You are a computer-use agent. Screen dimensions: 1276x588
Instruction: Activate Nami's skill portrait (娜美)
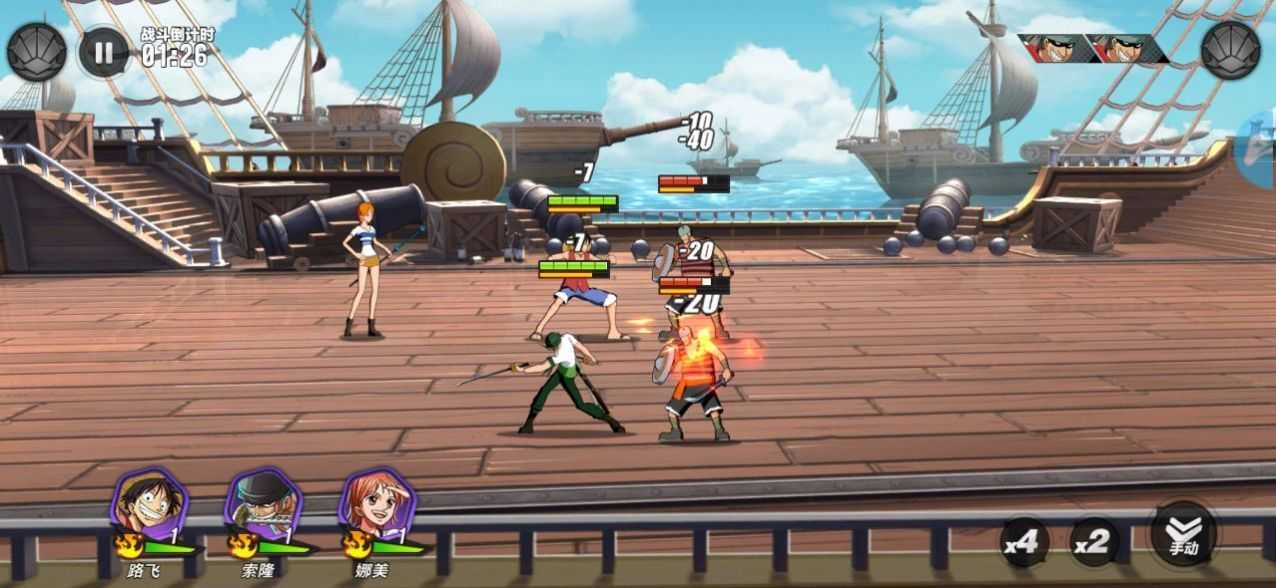pos(377,505)
